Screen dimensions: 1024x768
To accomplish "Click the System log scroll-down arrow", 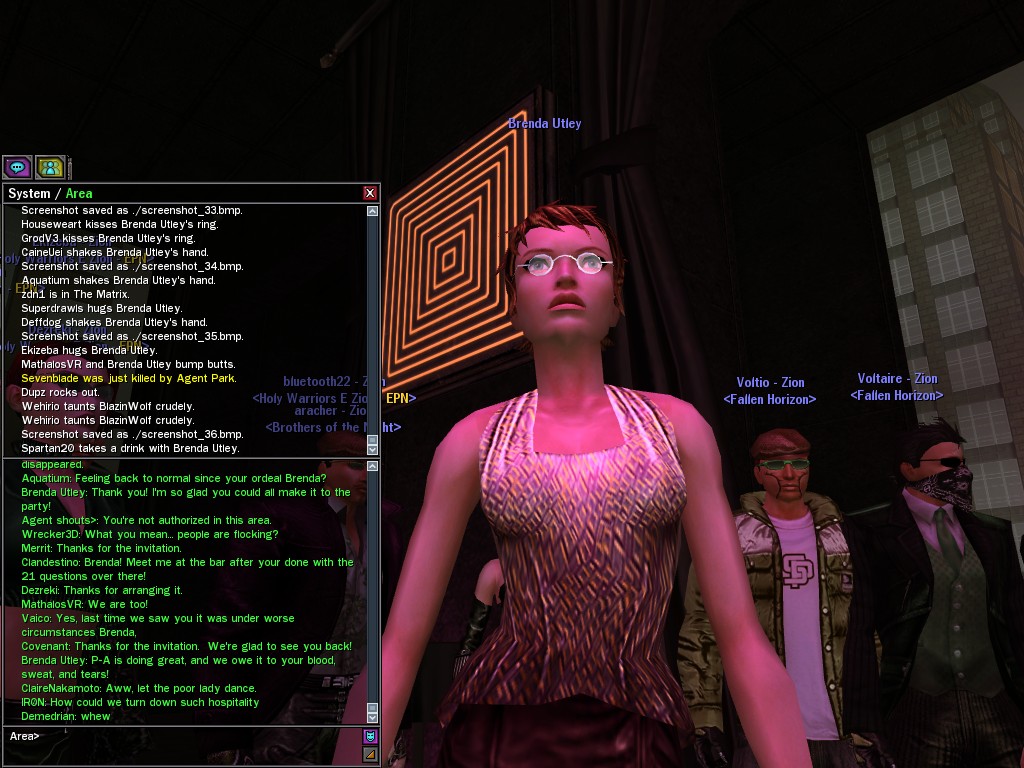I will (373, 448).
